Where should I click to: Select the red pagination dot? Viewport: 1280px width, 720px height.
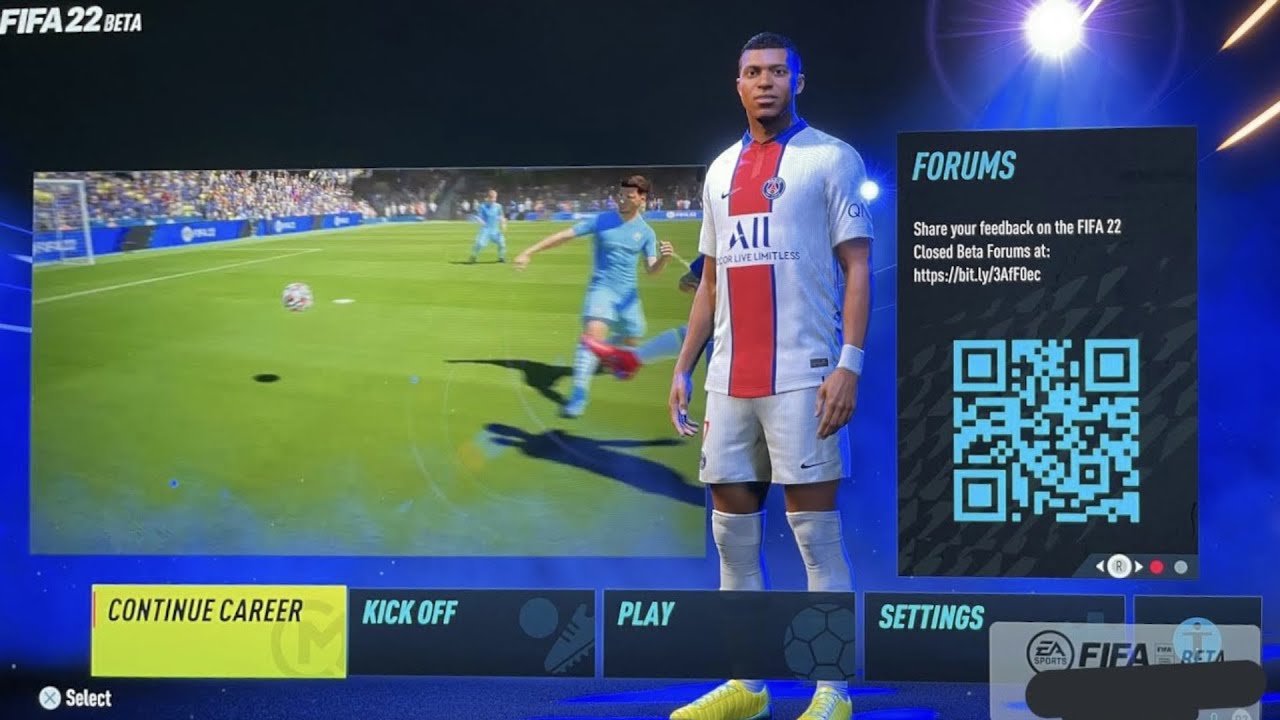pos(1156,567)
